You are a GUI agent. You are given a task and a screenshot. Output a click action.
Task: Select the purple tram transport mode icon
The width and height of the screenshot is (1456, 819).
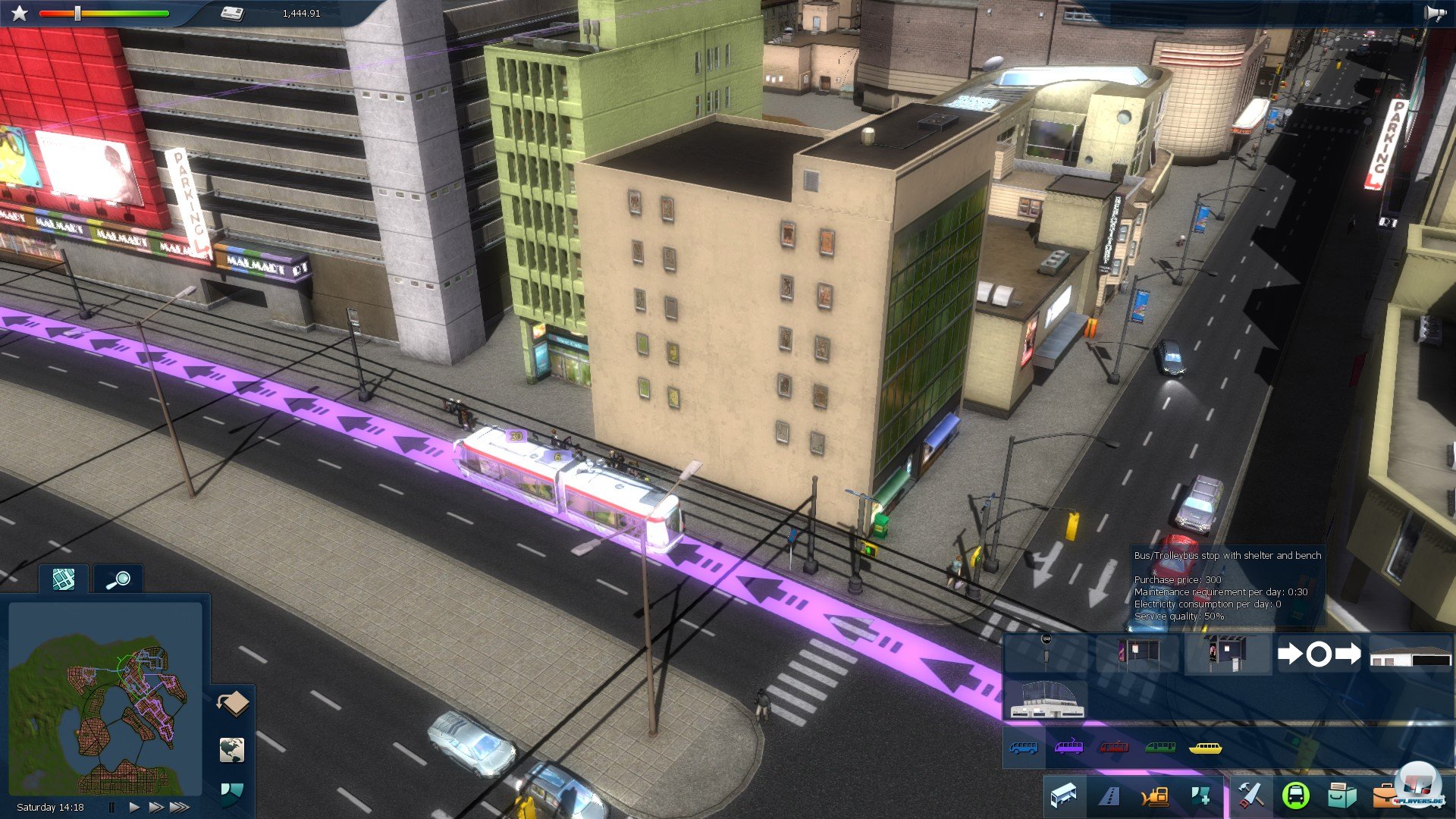[x=1070, y=748]
